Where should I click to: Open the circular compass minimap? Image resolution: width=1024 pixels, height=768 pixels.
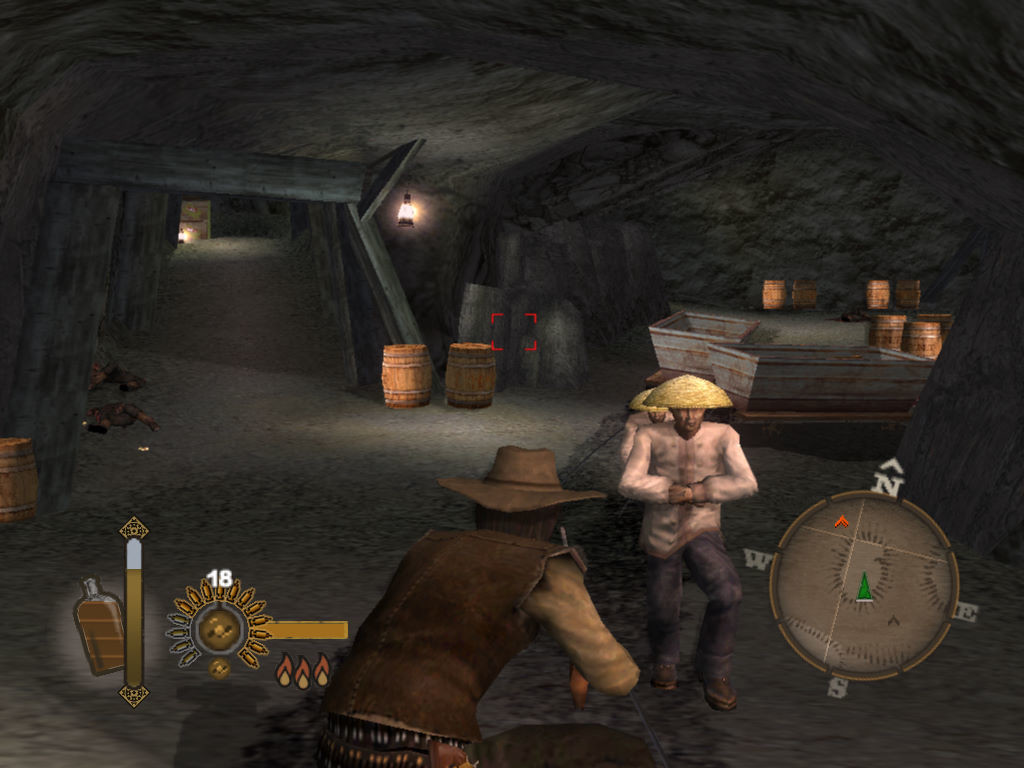(x=864, y=584)
